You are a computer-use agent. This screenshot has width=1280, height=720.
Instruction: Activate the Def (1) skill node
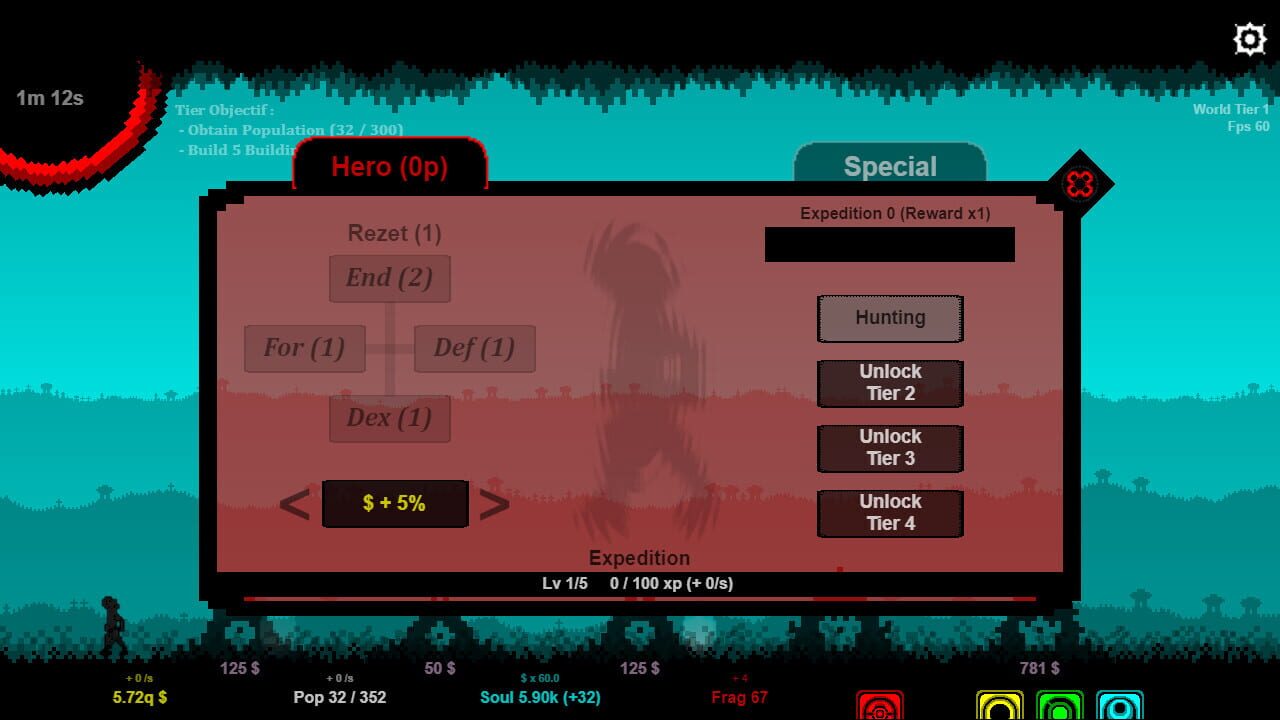click(474, 348)
